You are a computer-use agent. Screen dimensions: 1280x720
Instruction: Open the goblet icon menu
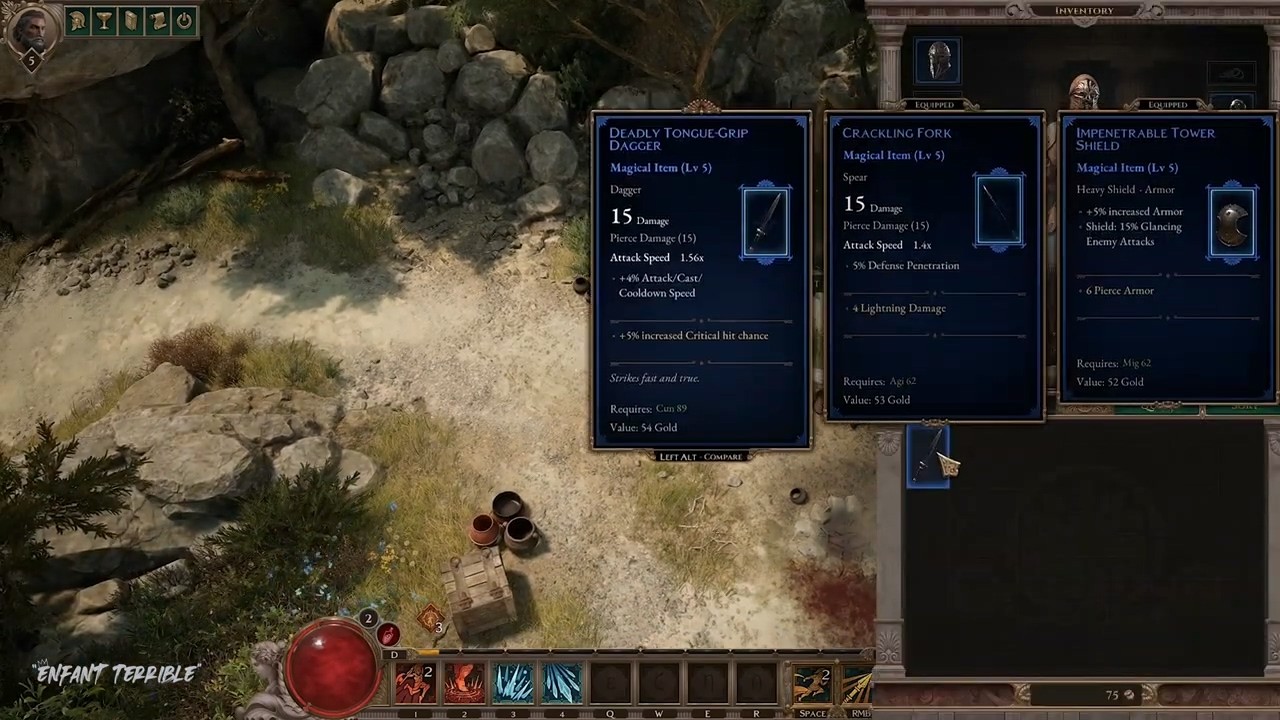[x=104, y=21]
